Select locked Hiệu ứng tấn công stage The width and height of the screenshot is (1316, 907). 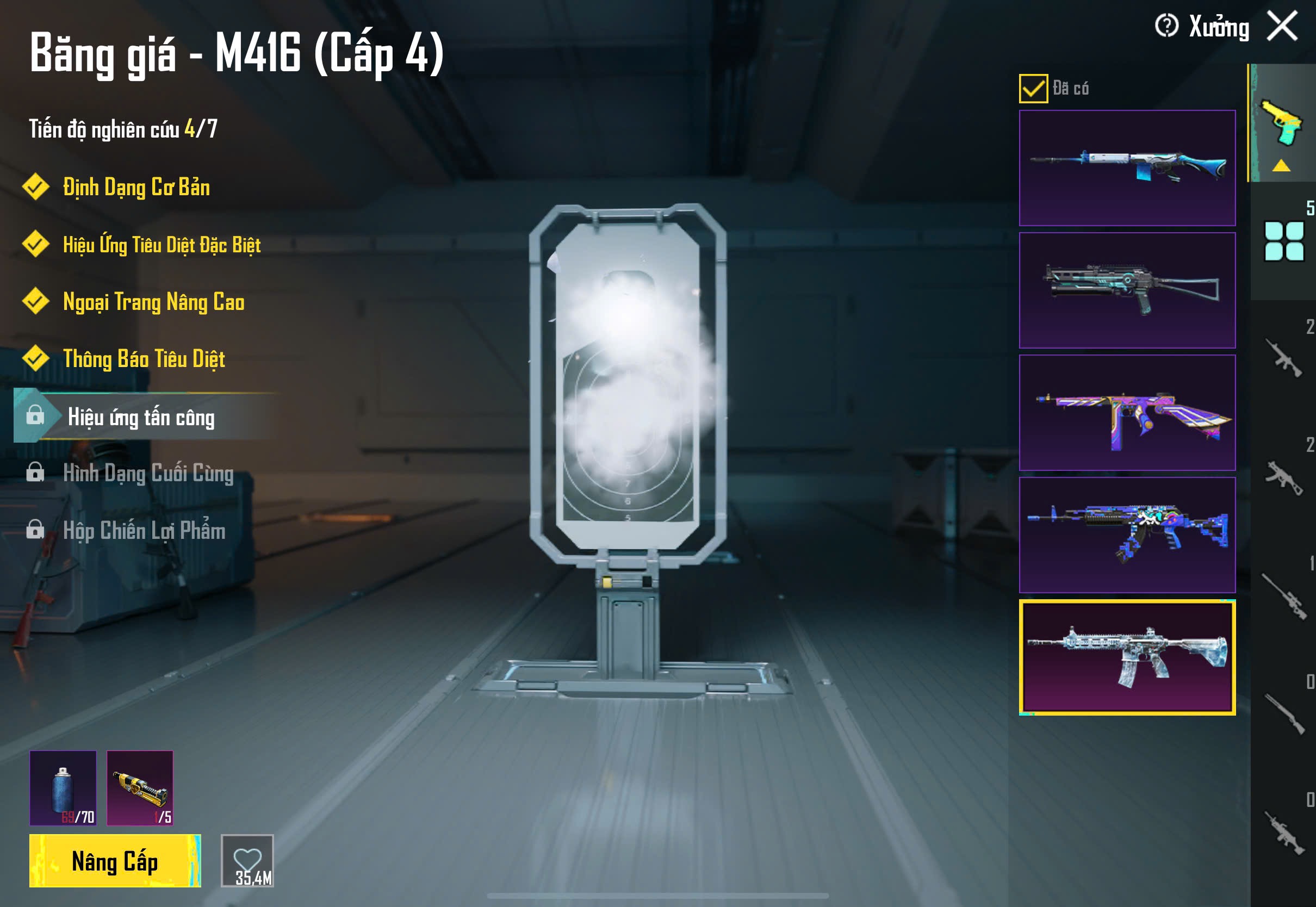pos(141,417)
